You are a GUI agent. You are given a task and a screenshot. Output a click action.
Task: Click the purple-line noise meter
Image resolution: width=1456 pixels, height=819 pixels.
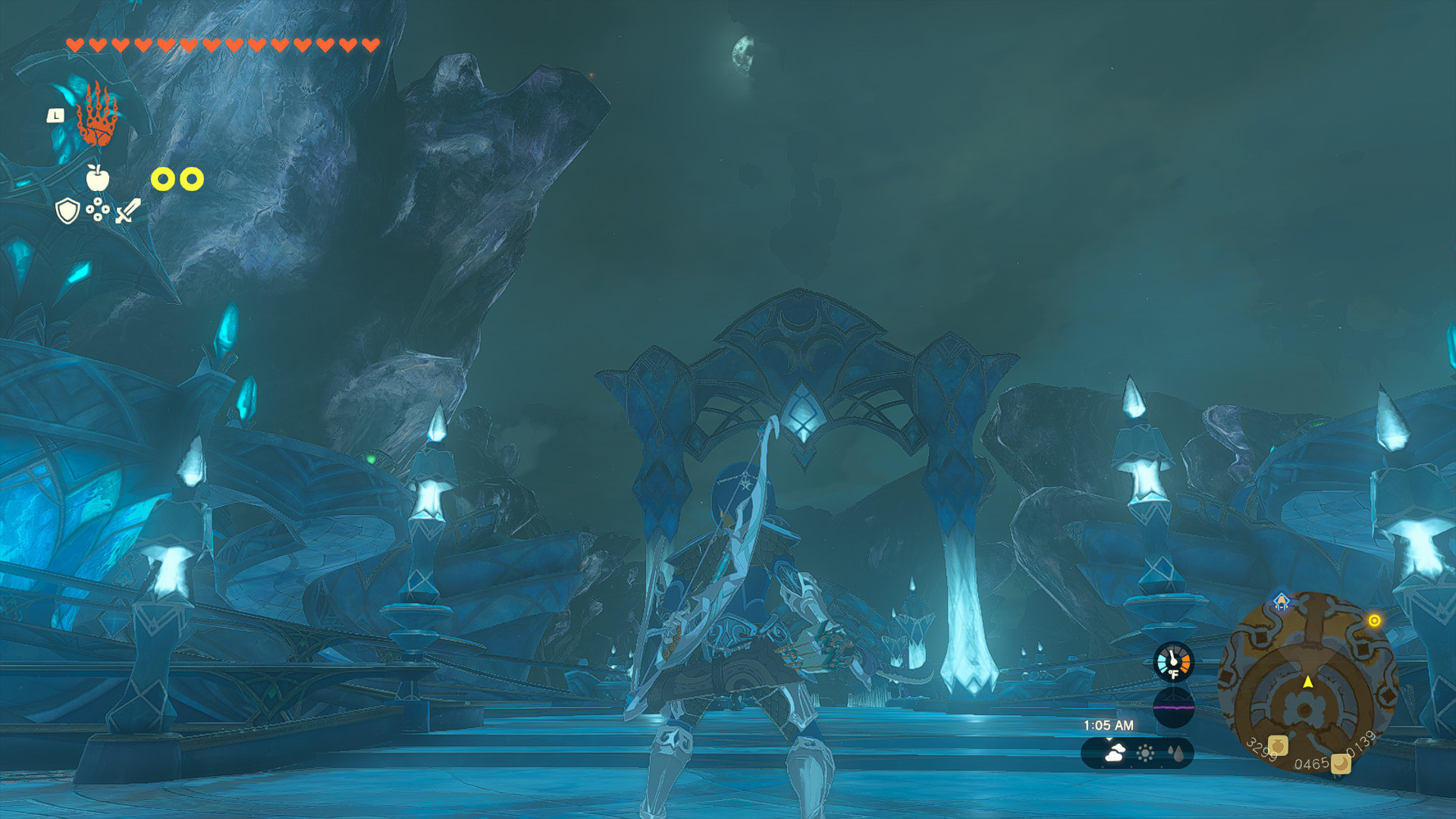[x=1173, y=707]
